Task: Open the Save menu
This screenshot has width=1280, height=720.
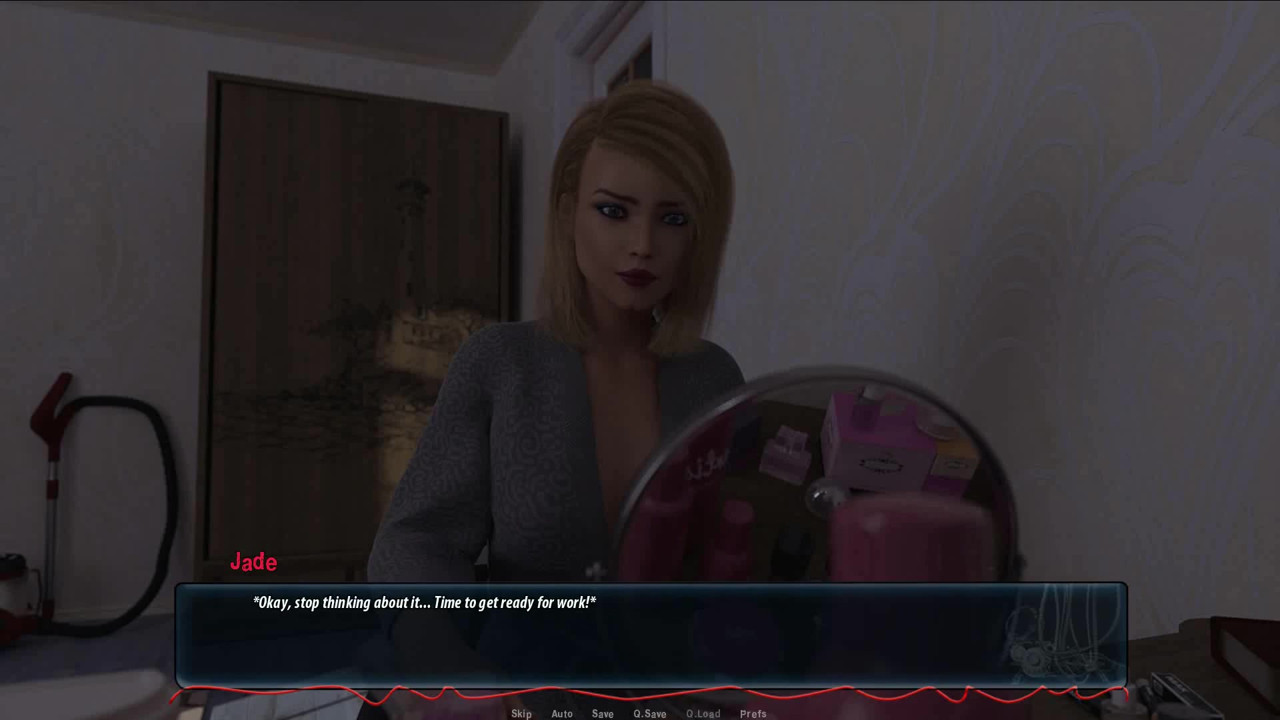Action: tap(602, 713)
